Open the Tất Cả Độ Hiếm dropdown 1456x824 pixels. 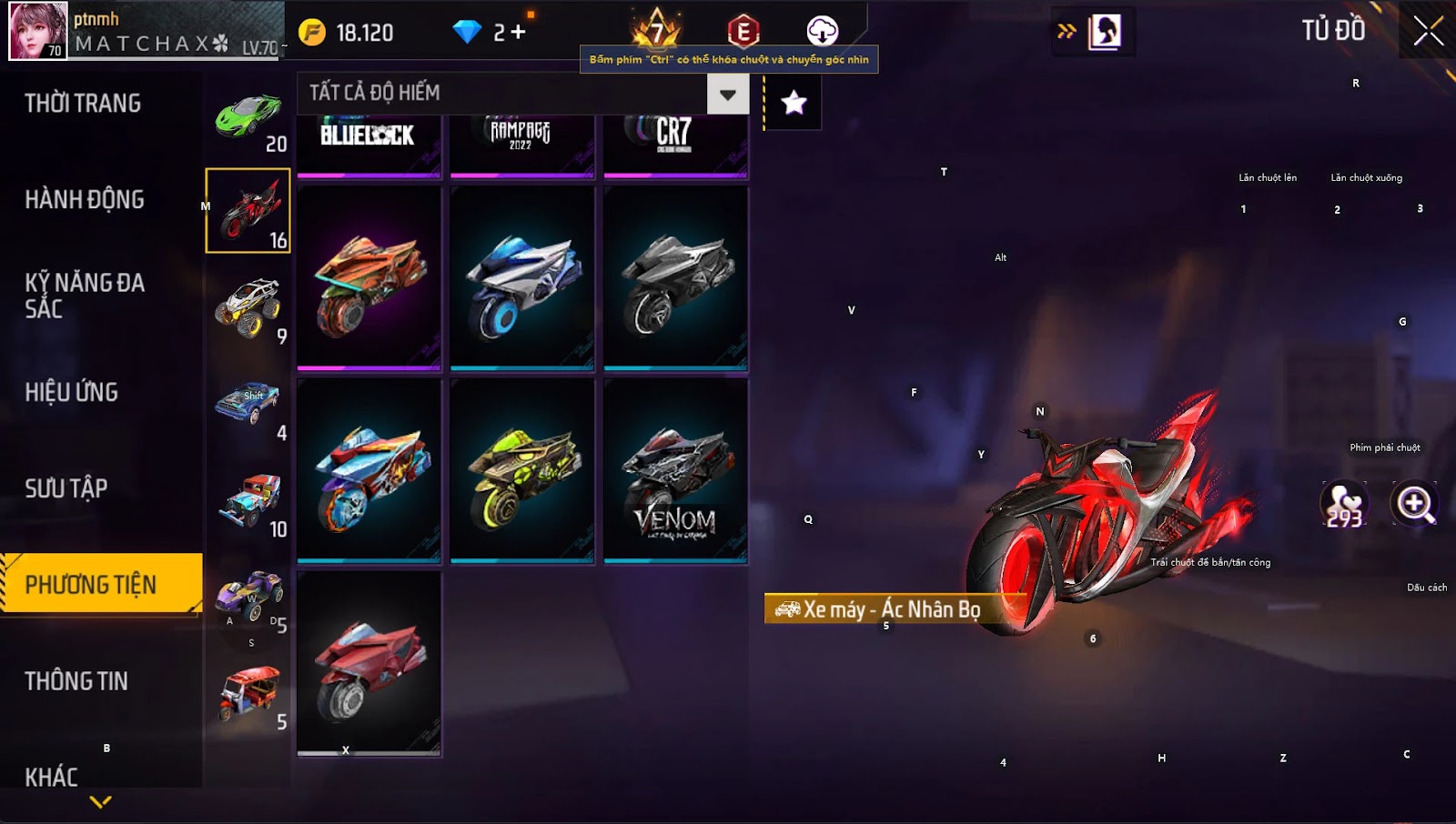727,94
